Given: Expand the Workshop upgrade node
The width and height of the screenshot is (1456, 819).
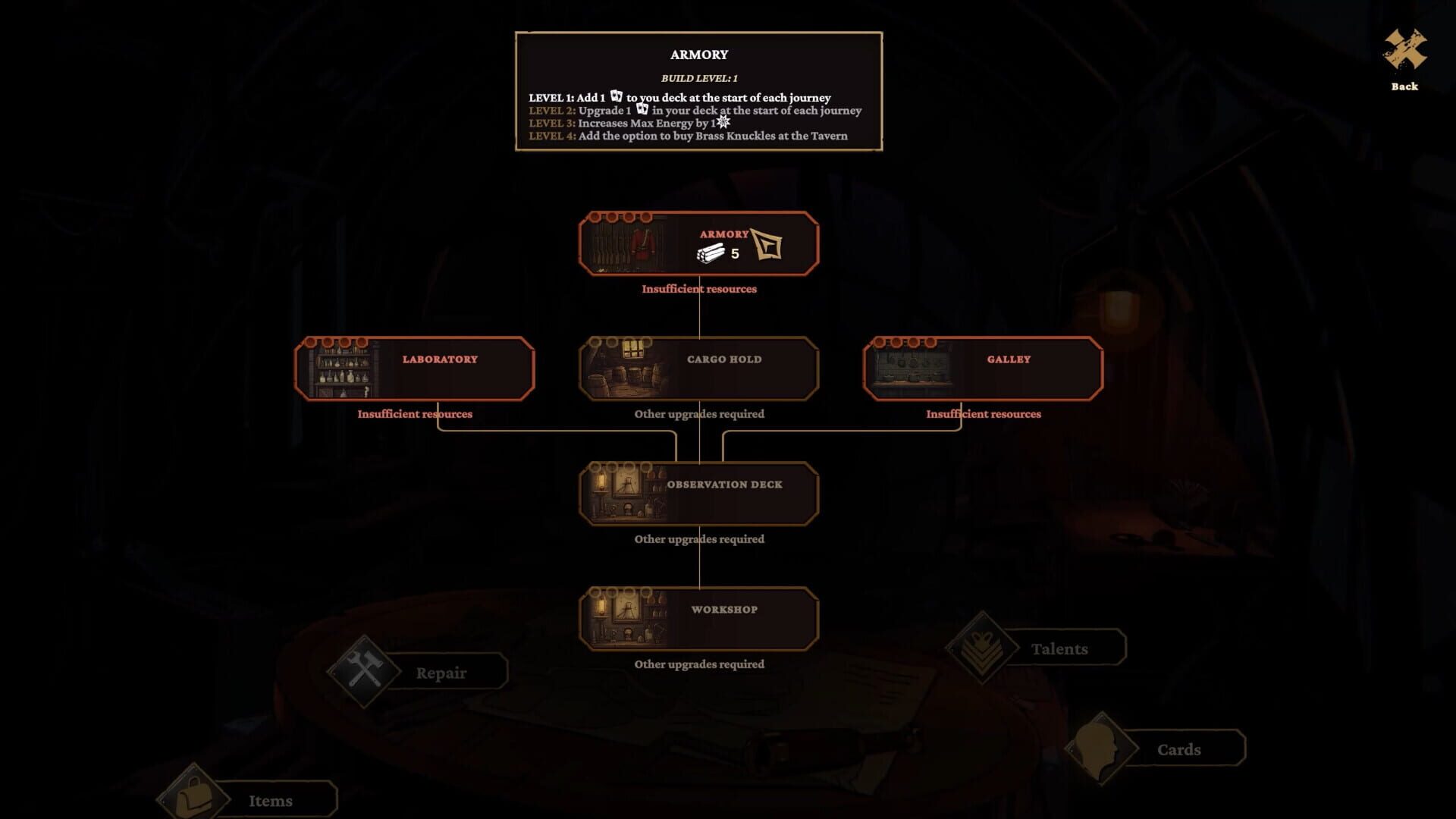Looking at the screenshot, I should click(x=698, y=618).
